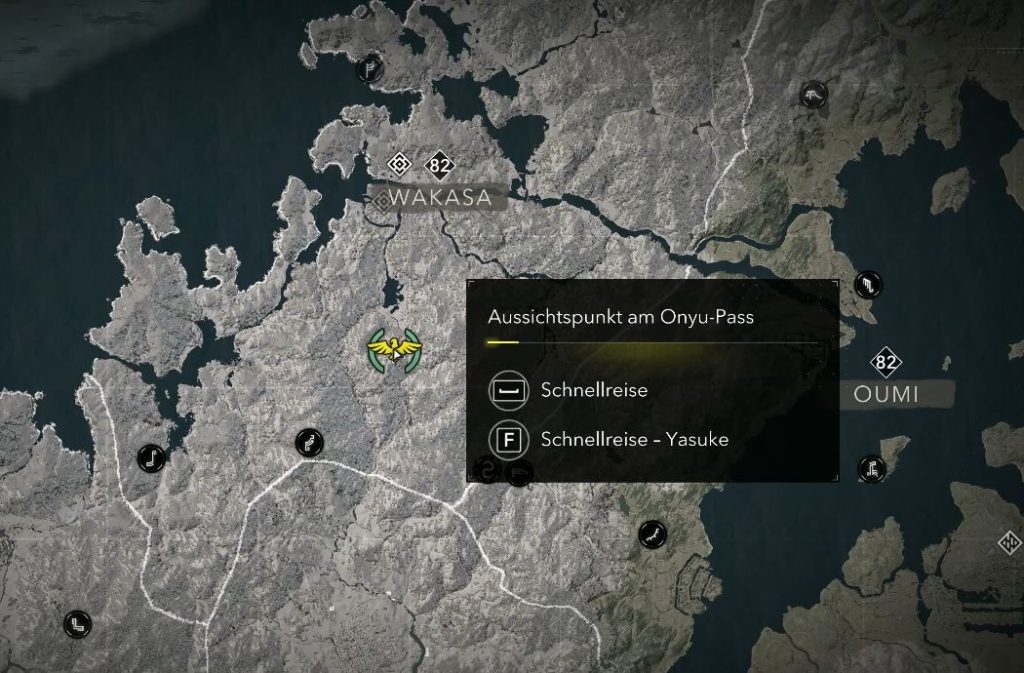Click the WAKASA region label
This screenshot has width=1024, height=673.
(442, 197)
